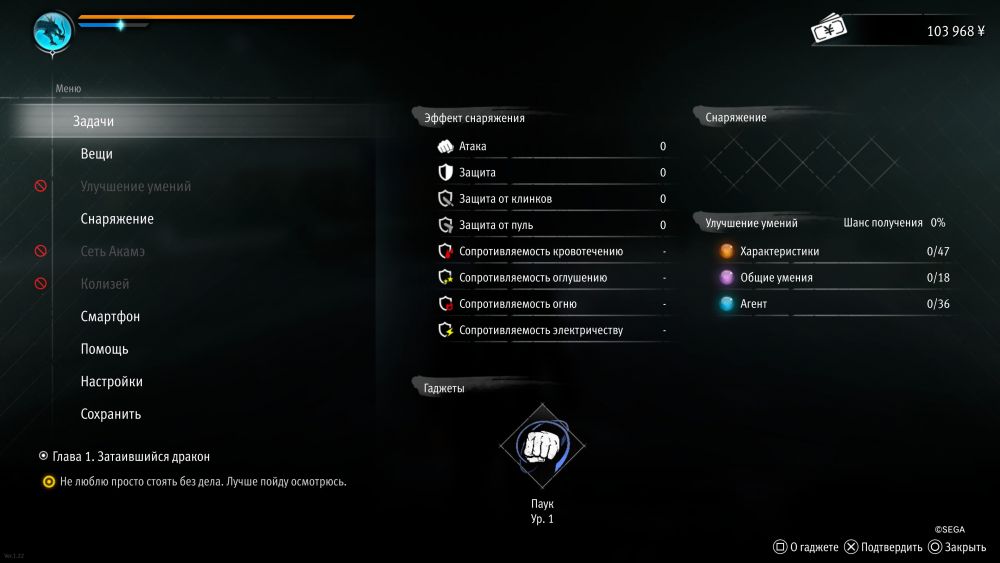Screen dimensions: 1000x563
Task: Choose the locked Улучшение умений entry
Action: pyautogui.click(x=135, y=187)
